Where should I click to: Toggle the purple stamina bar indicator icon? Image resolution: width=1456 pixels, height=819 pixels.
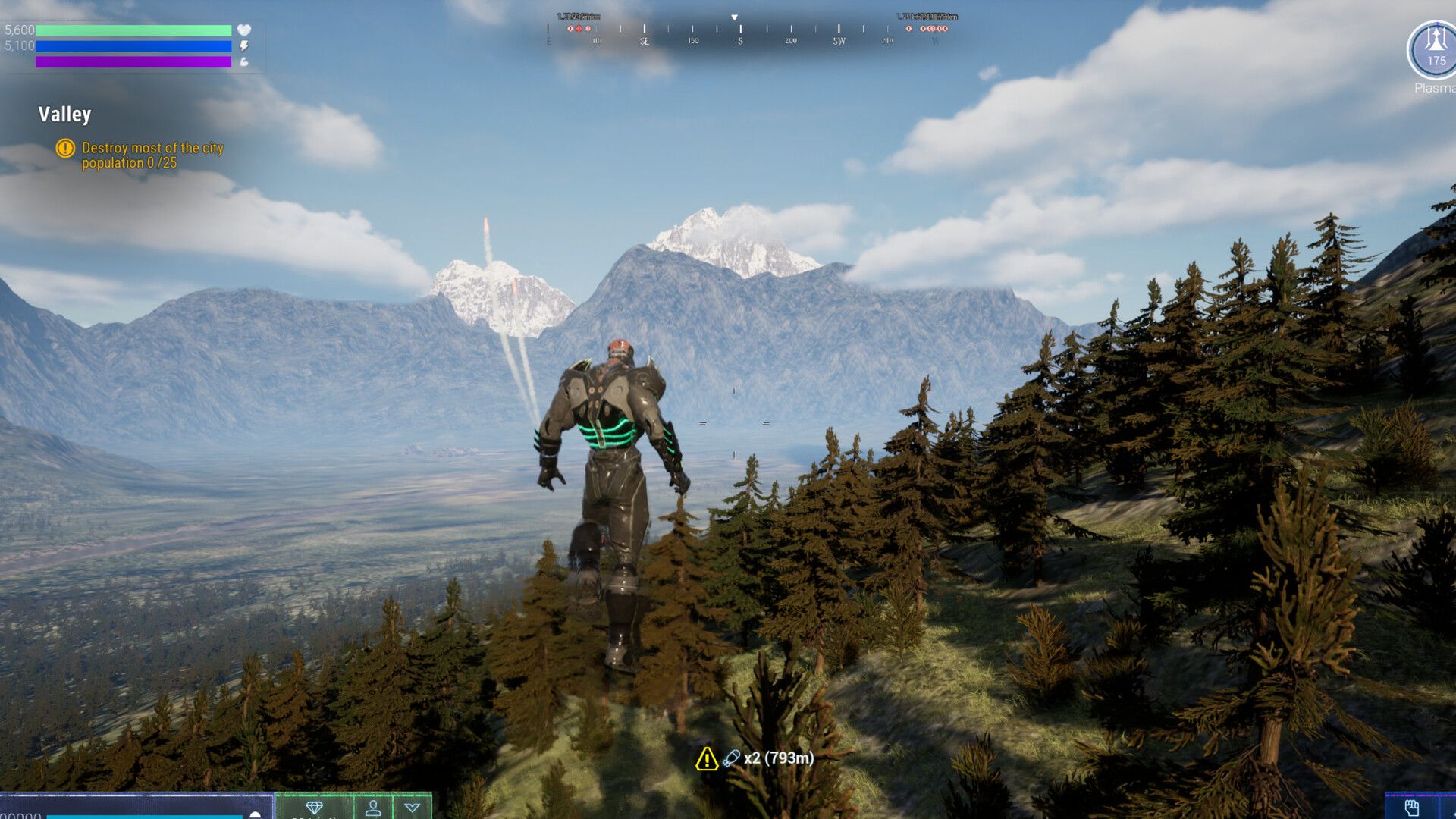click(x=243, y=62)
